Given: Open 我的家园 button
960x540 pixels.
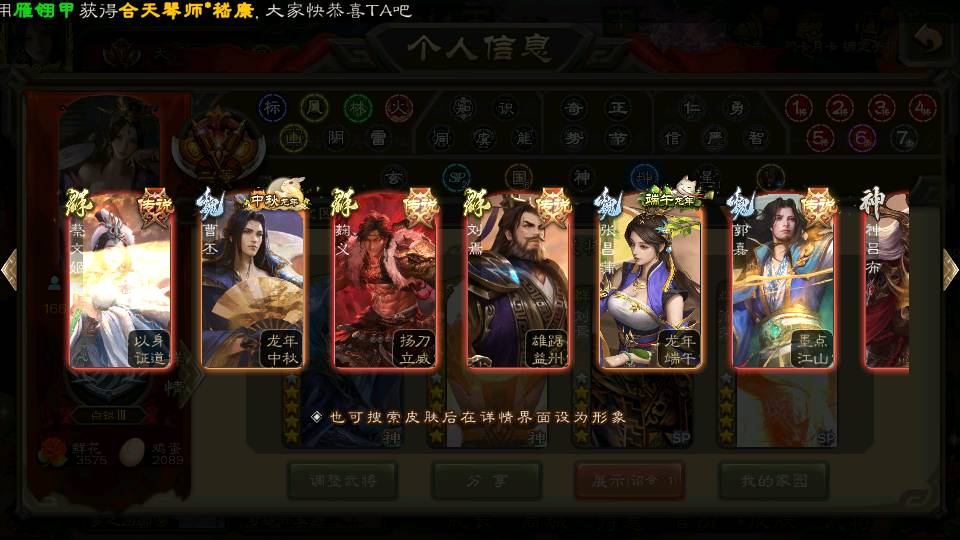Looking at the screenshot, I should point(773,481).
